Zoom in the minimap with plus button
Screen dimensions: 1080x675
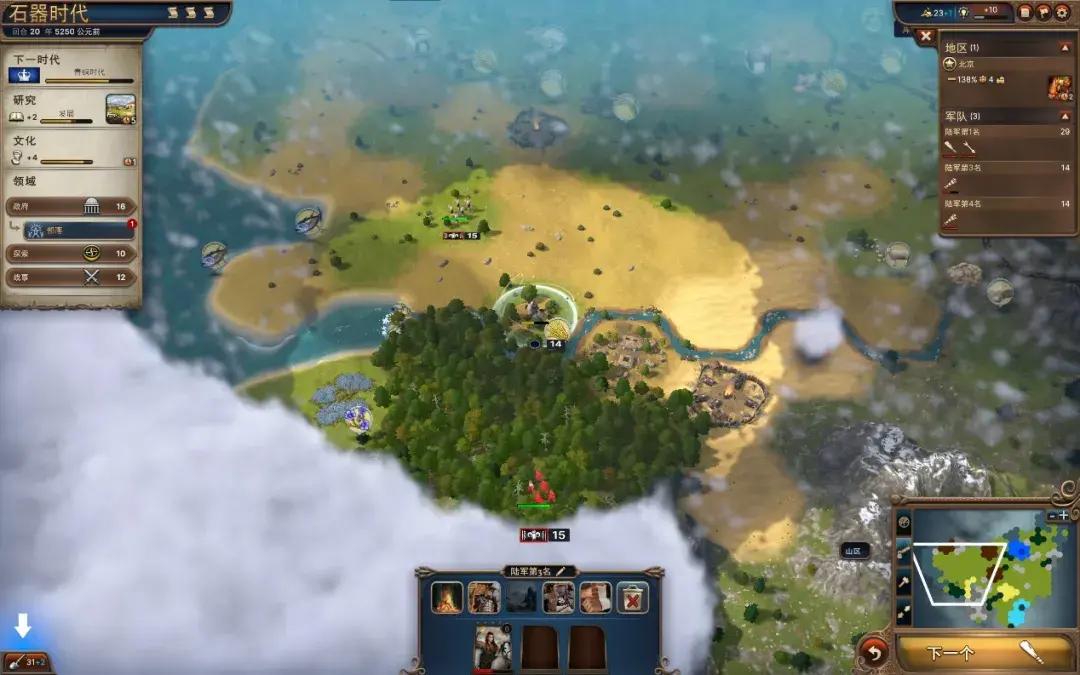pos(1064,515)
